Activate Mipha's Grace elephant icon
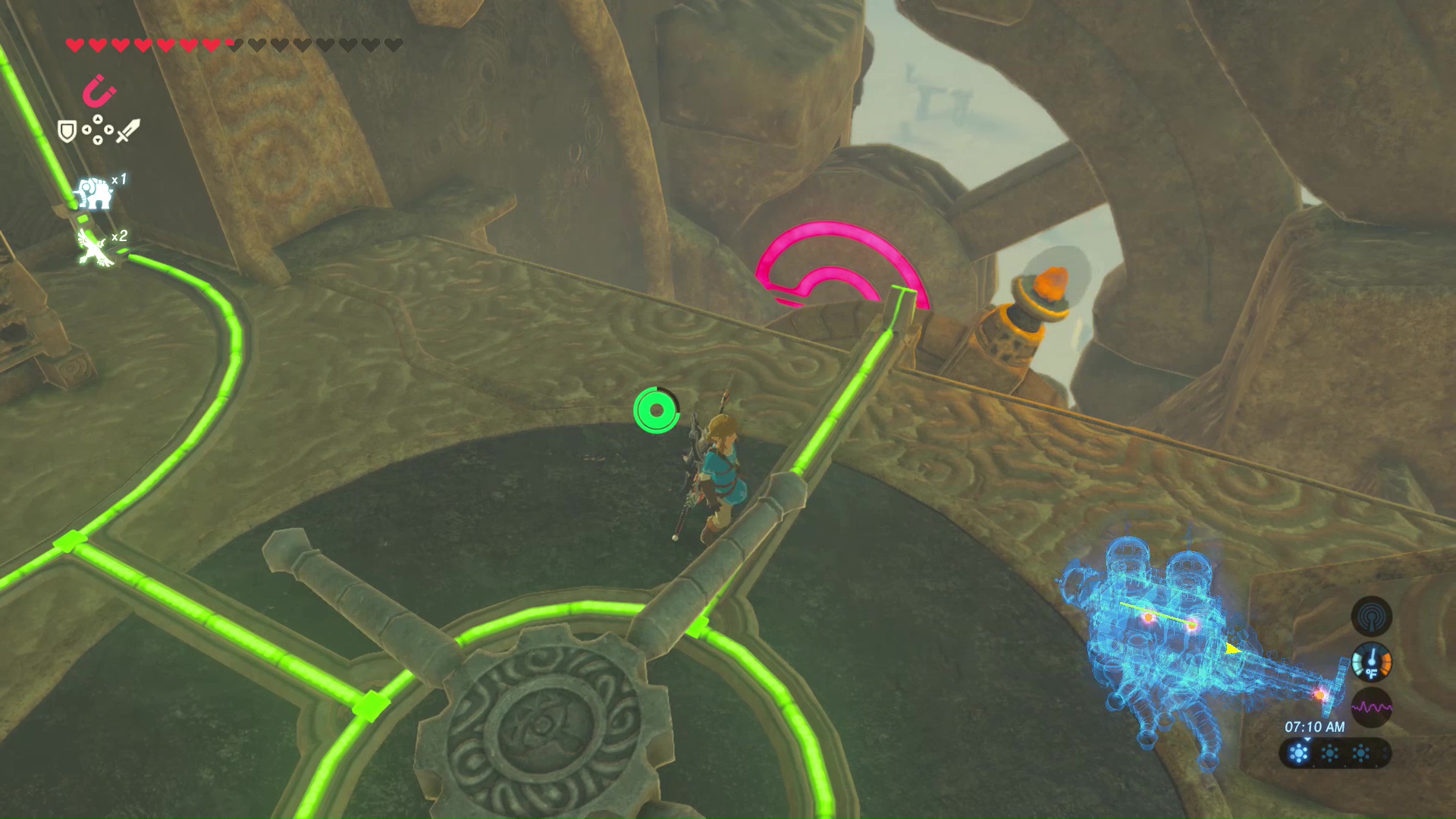1456x819 pixels. [x=94, y=193]
